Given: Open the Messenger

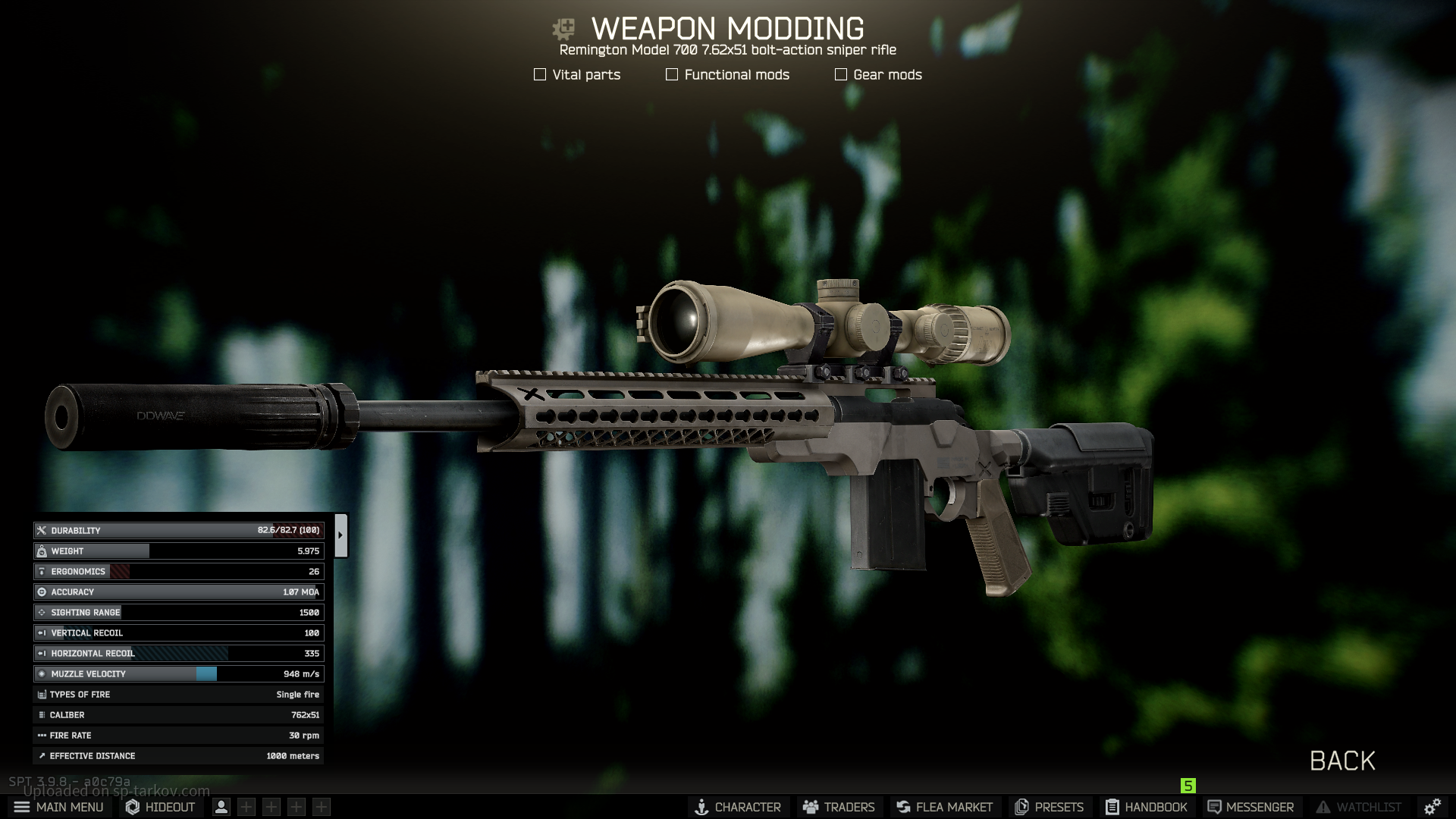Looking at the screenshot, I should (x=1250, y=807).
